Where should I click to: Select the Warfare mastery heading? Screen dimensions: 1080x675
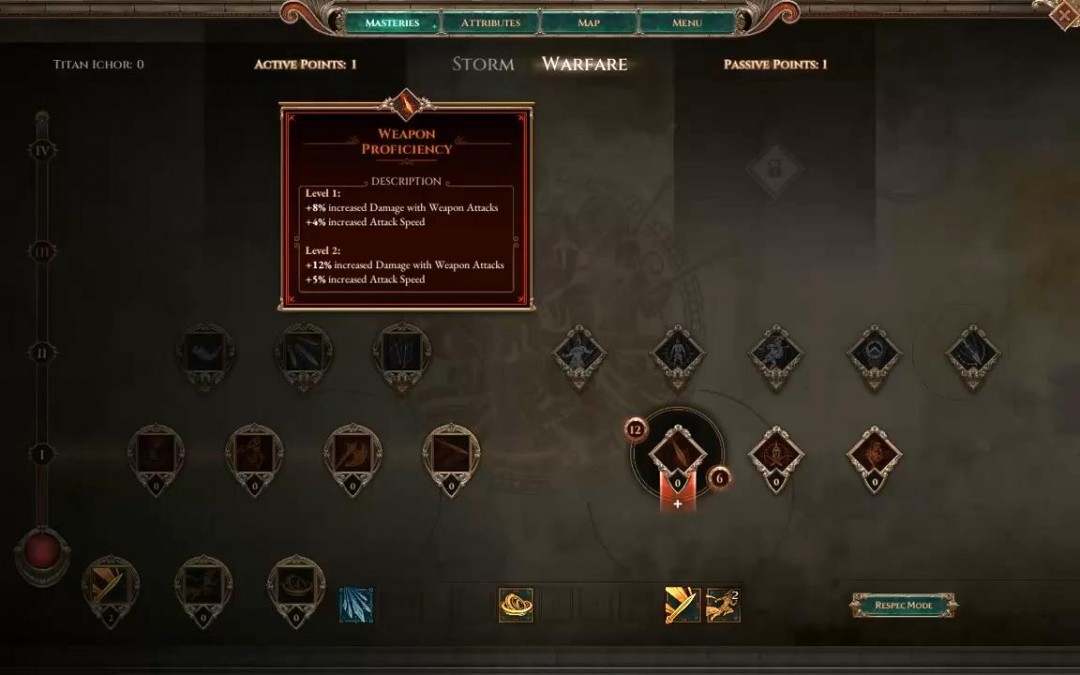[585, 64]
